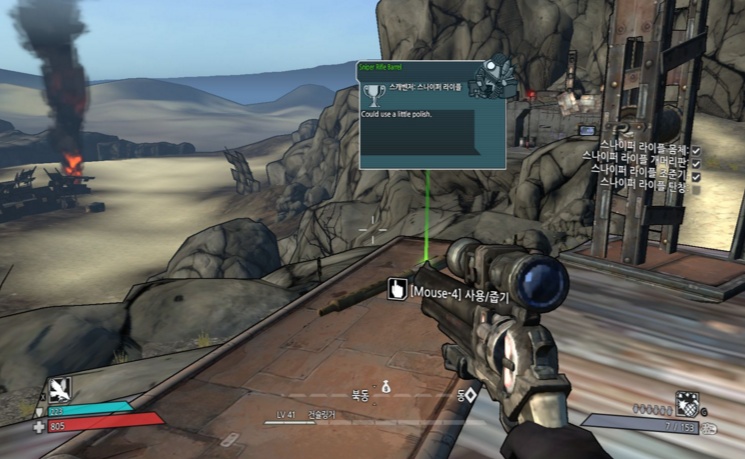Click the action skill bird icon
Viewport: 745px width, 459px height.
coord(60,389)
